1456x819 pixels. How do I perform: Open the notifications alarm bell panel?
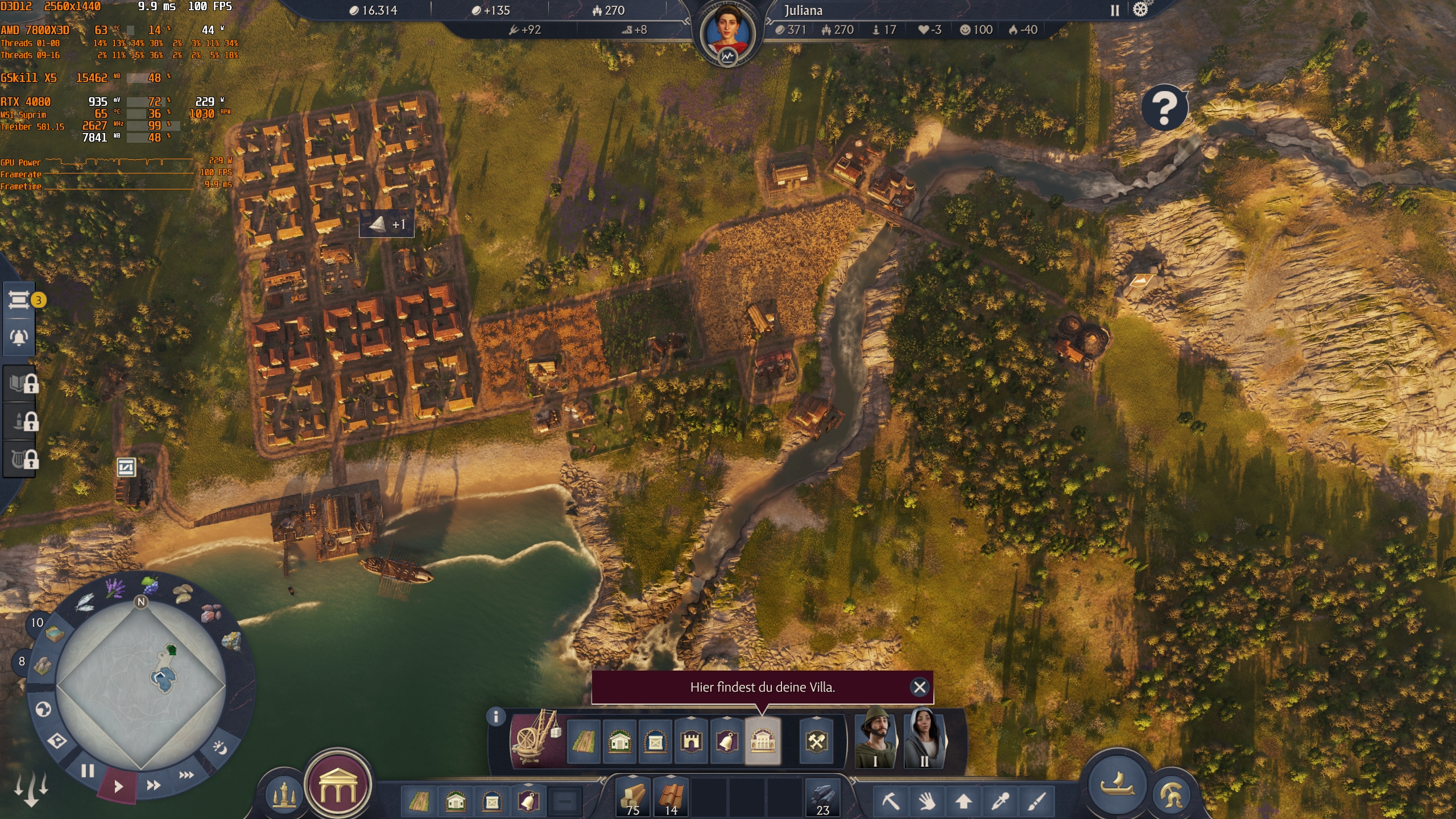[19, 337]
